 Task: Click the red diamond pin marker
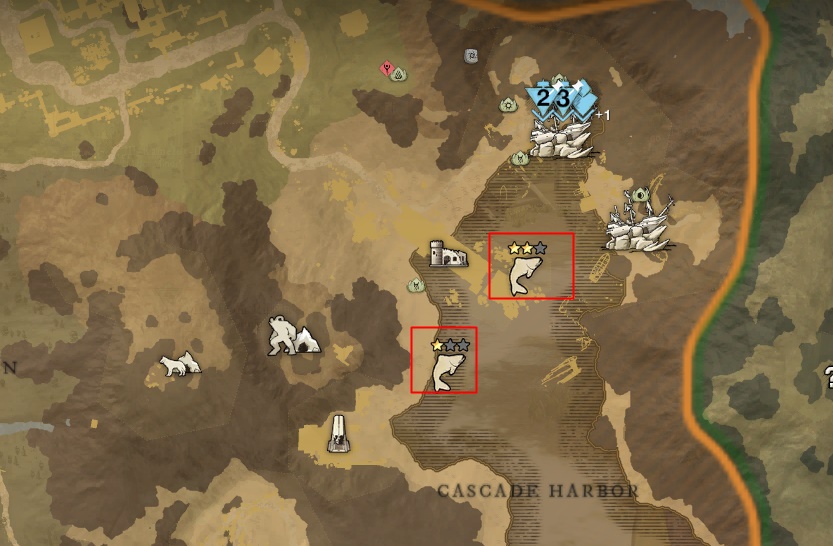click(x=386, y=68)
